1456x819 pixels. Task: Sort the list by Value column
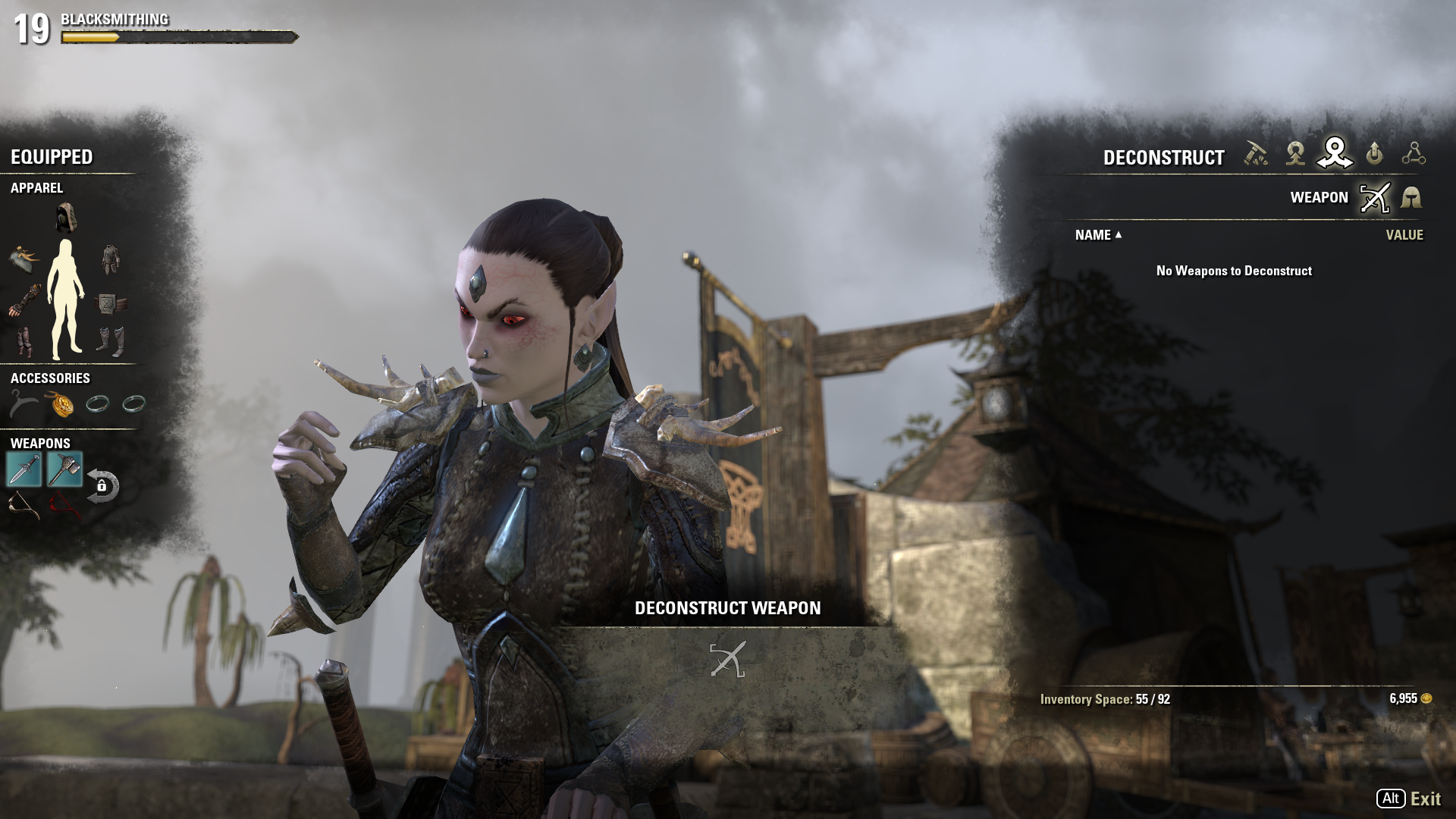point(1404,235)
